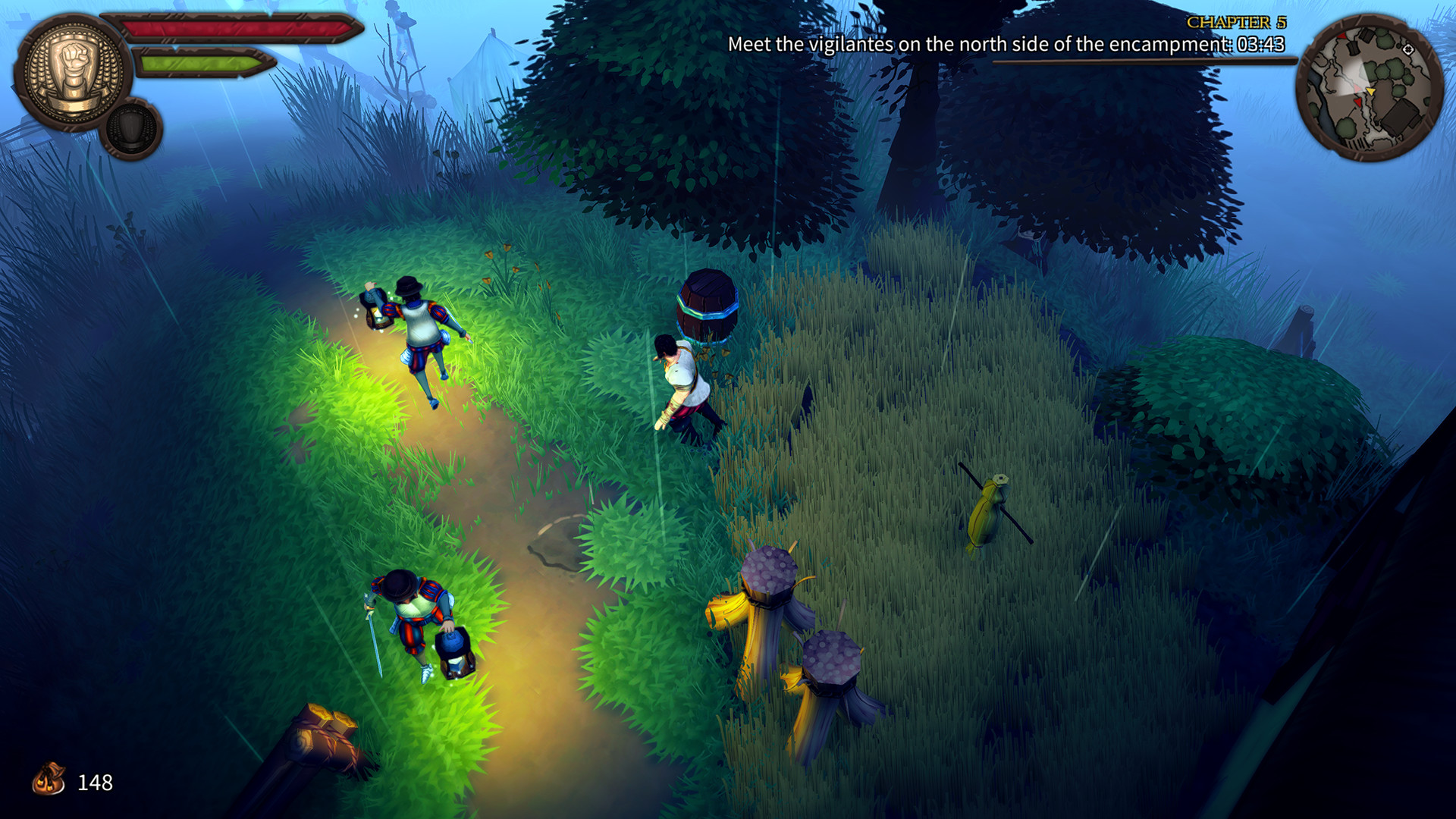Click the red flag marker on minimap
This screenshot has width=1456, height=819.
click(1360, 102)
